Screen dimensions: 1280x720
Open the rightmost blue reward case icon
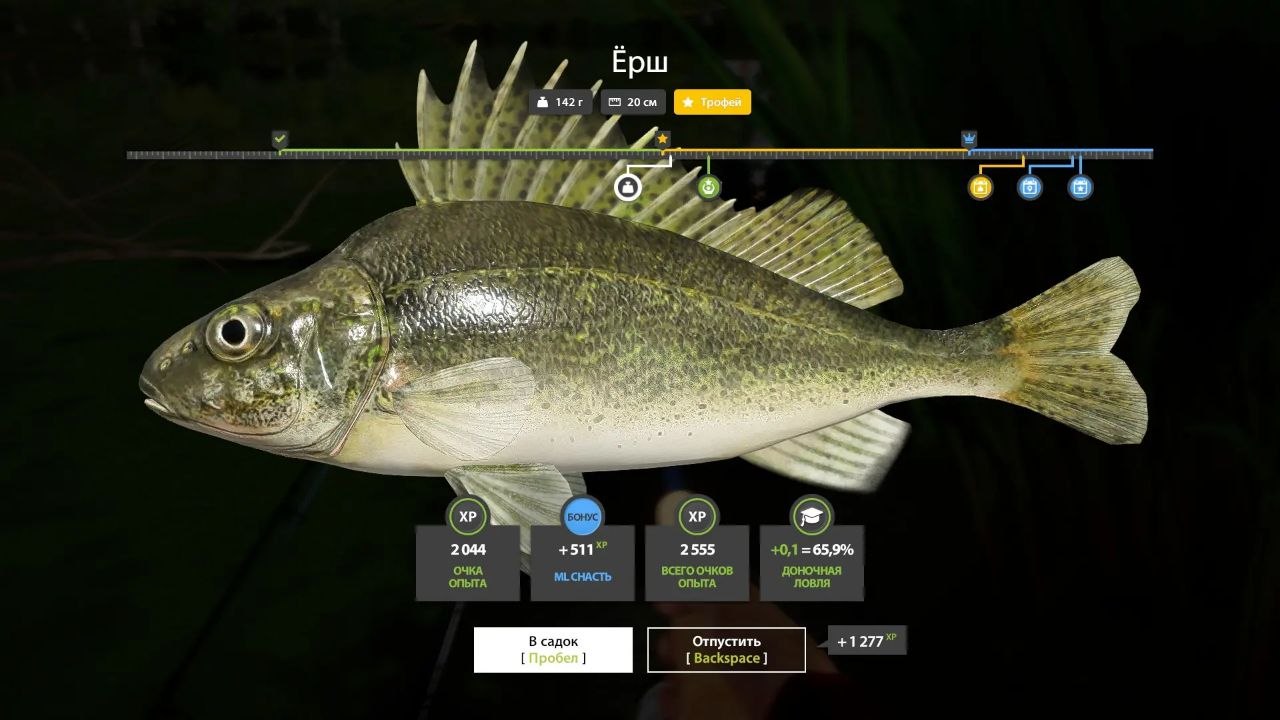(1078, 187)
